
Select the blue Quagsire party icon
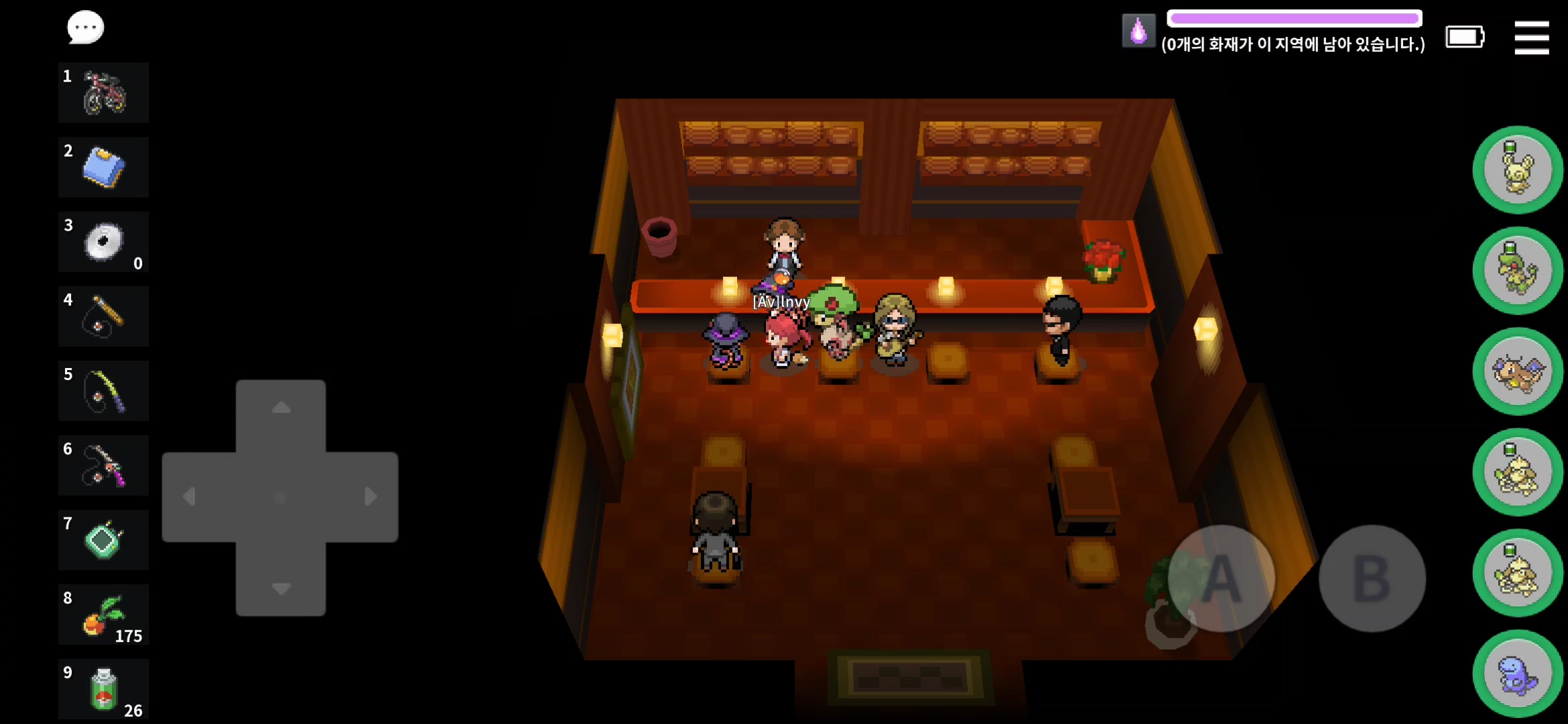tap(1518, 674)
